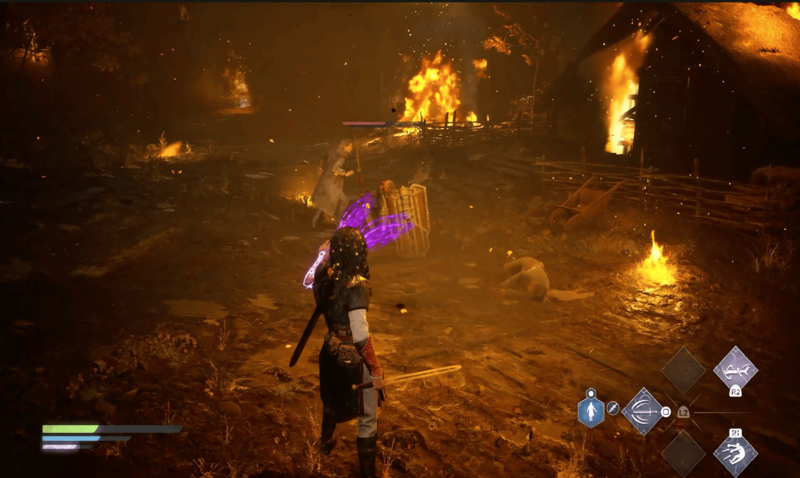Select the blue hexagon character stance icon
800x478 pixels.
(x=591, y=411)
